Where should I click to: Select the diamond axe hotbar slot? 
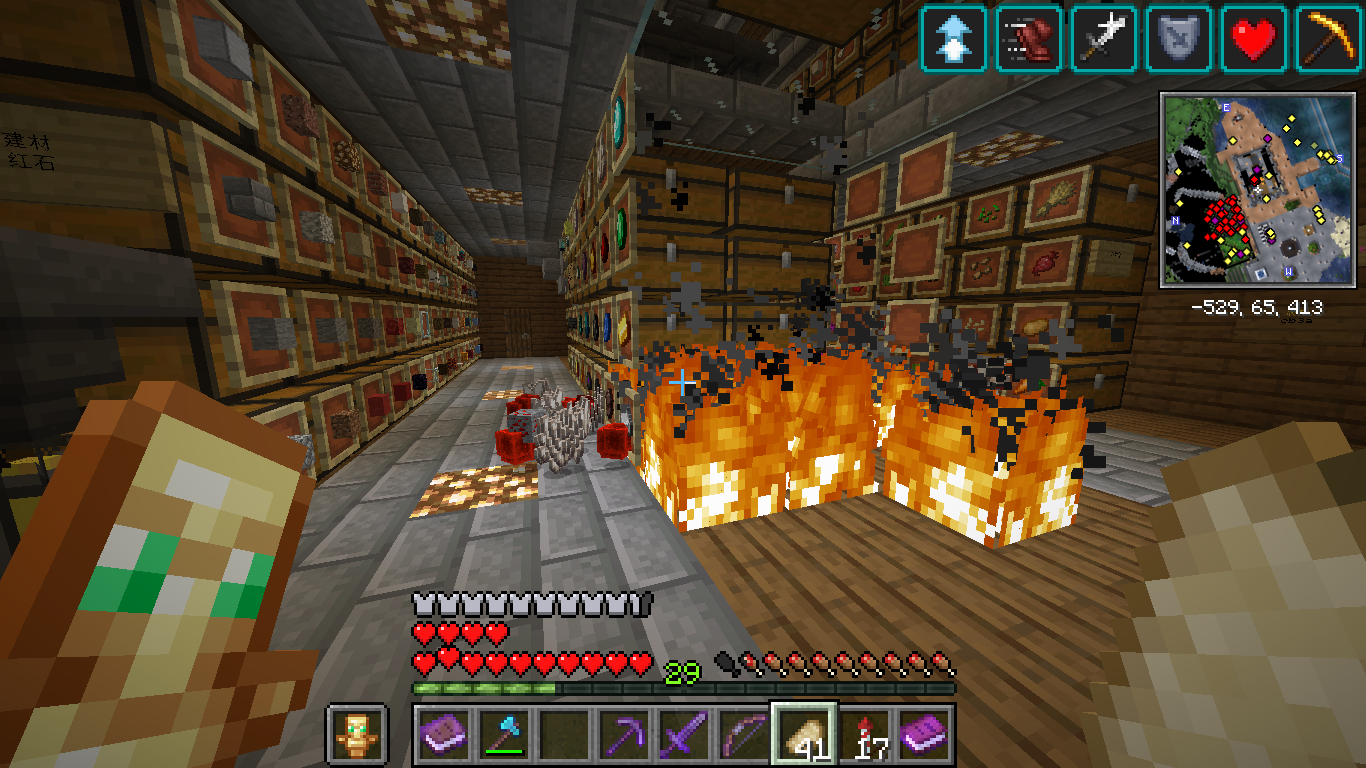(x=503, y=735)
